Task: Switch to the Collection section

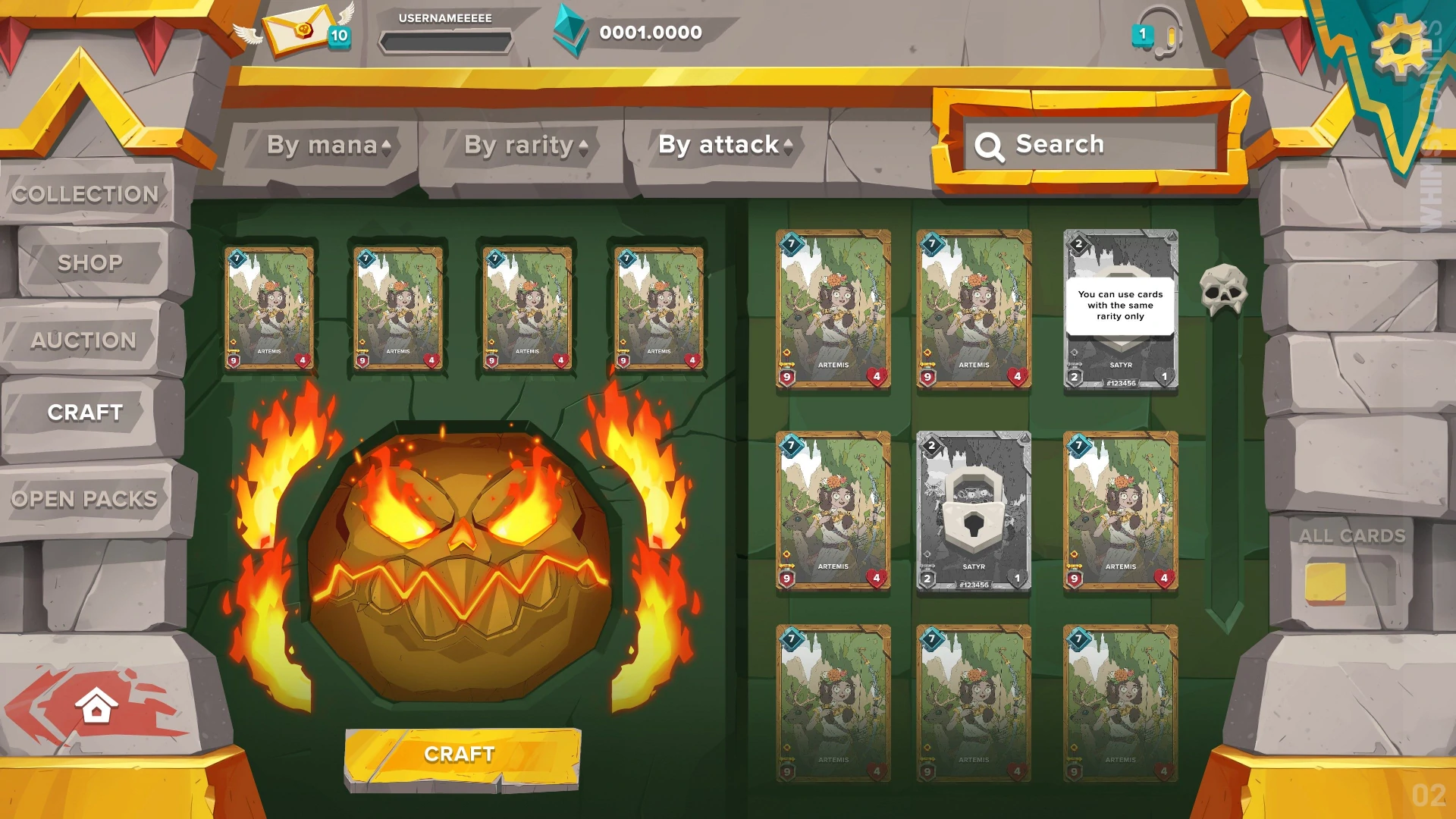Action: tap(86, 194)
